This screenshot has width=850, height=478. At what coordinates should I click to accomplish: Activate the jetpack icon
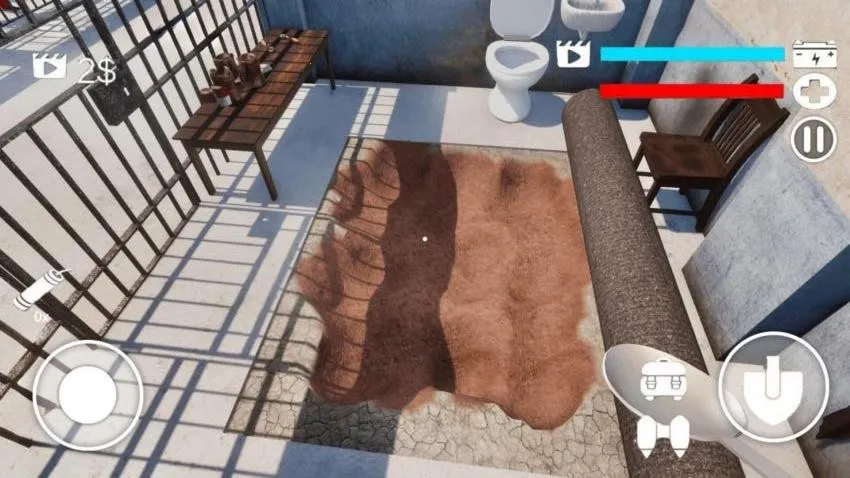[x=663, y=433]
